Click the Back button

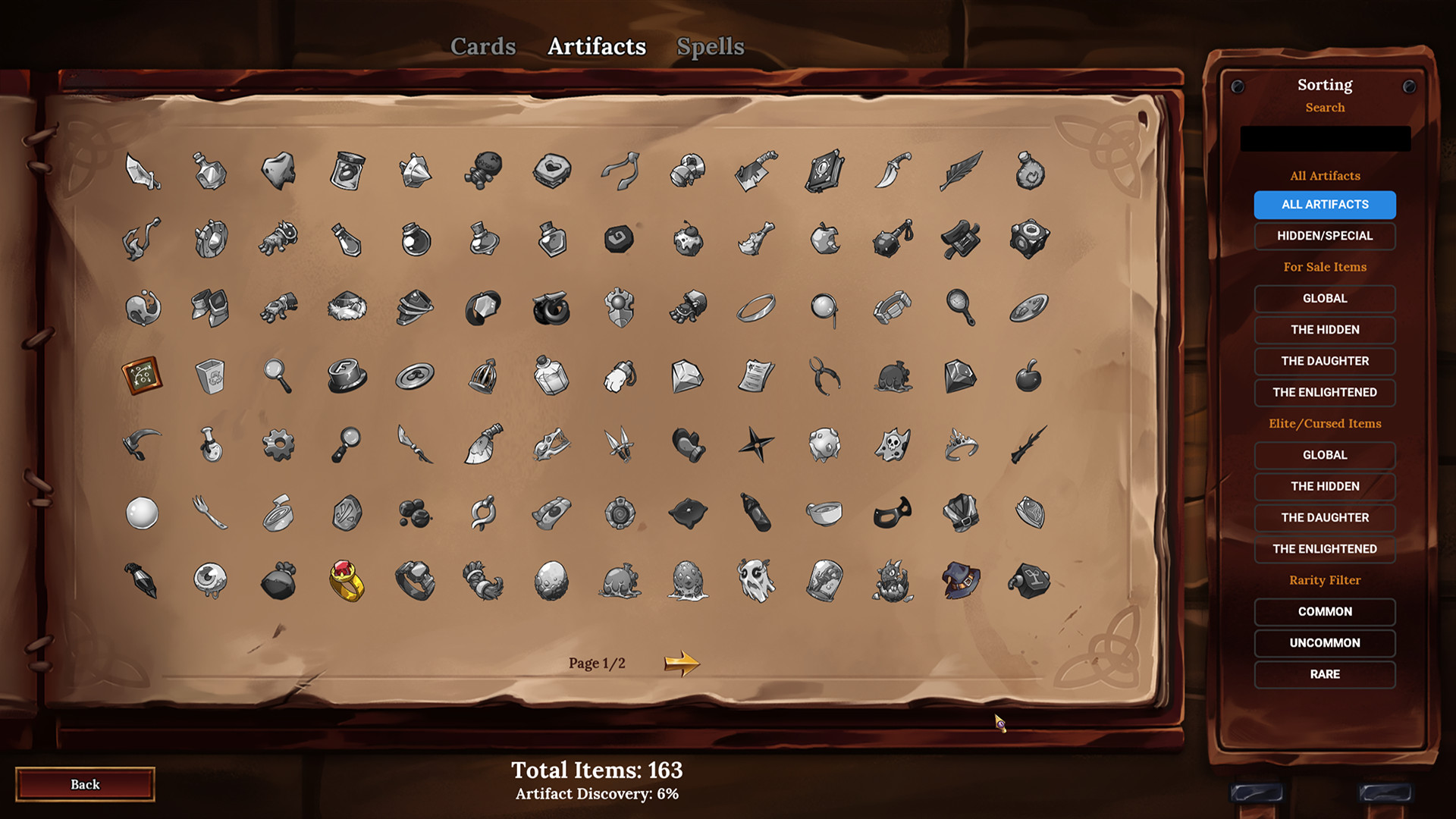click(85, 784)
